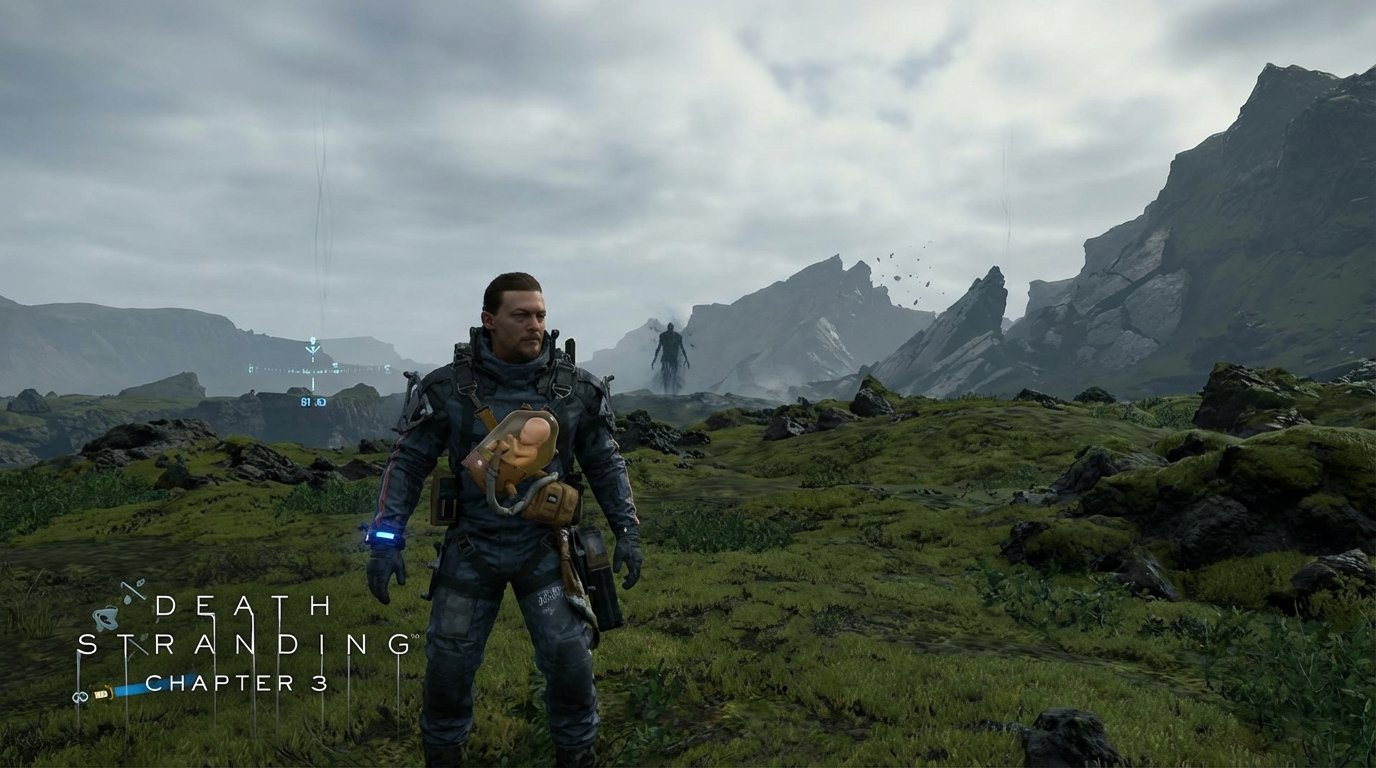Expand the elevation marker below the compass
The width and height of the screenshot is (1376, 768).
pyautogui.click(x=313, y=384)
